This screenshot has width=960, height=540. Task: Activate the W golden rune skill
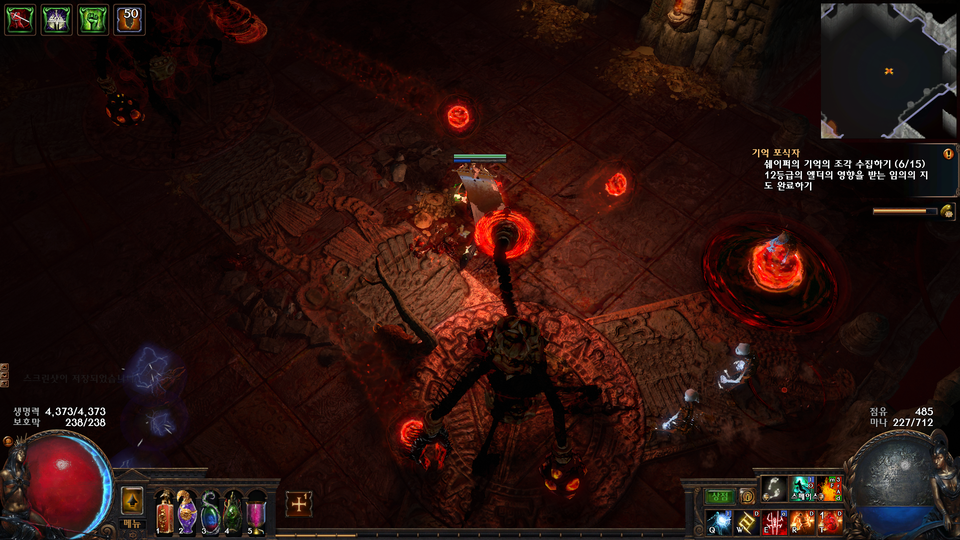tap(746, 521)
